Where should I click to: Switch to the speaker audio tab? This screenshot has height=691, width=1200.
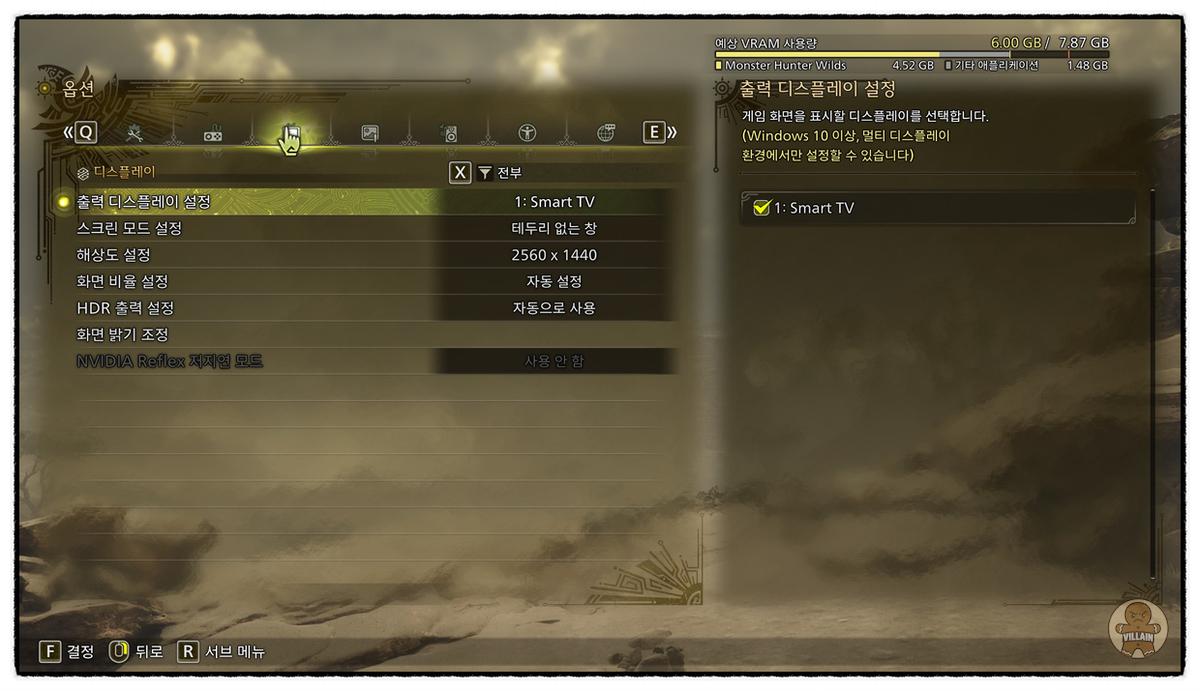(449, 134)
